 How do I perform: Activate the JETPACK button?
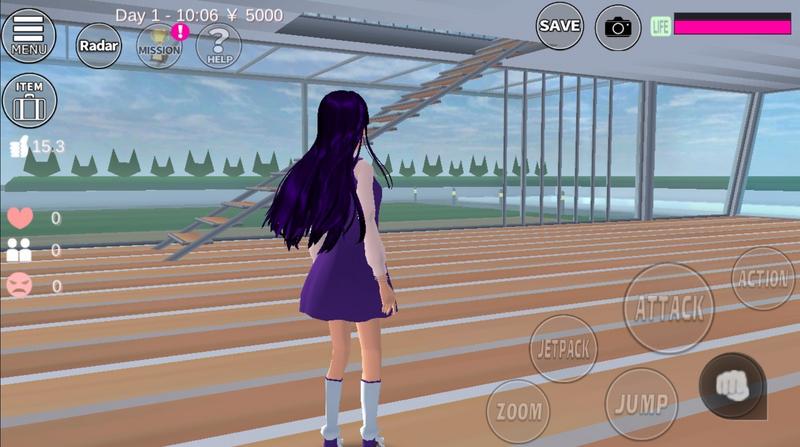[563, 348]
